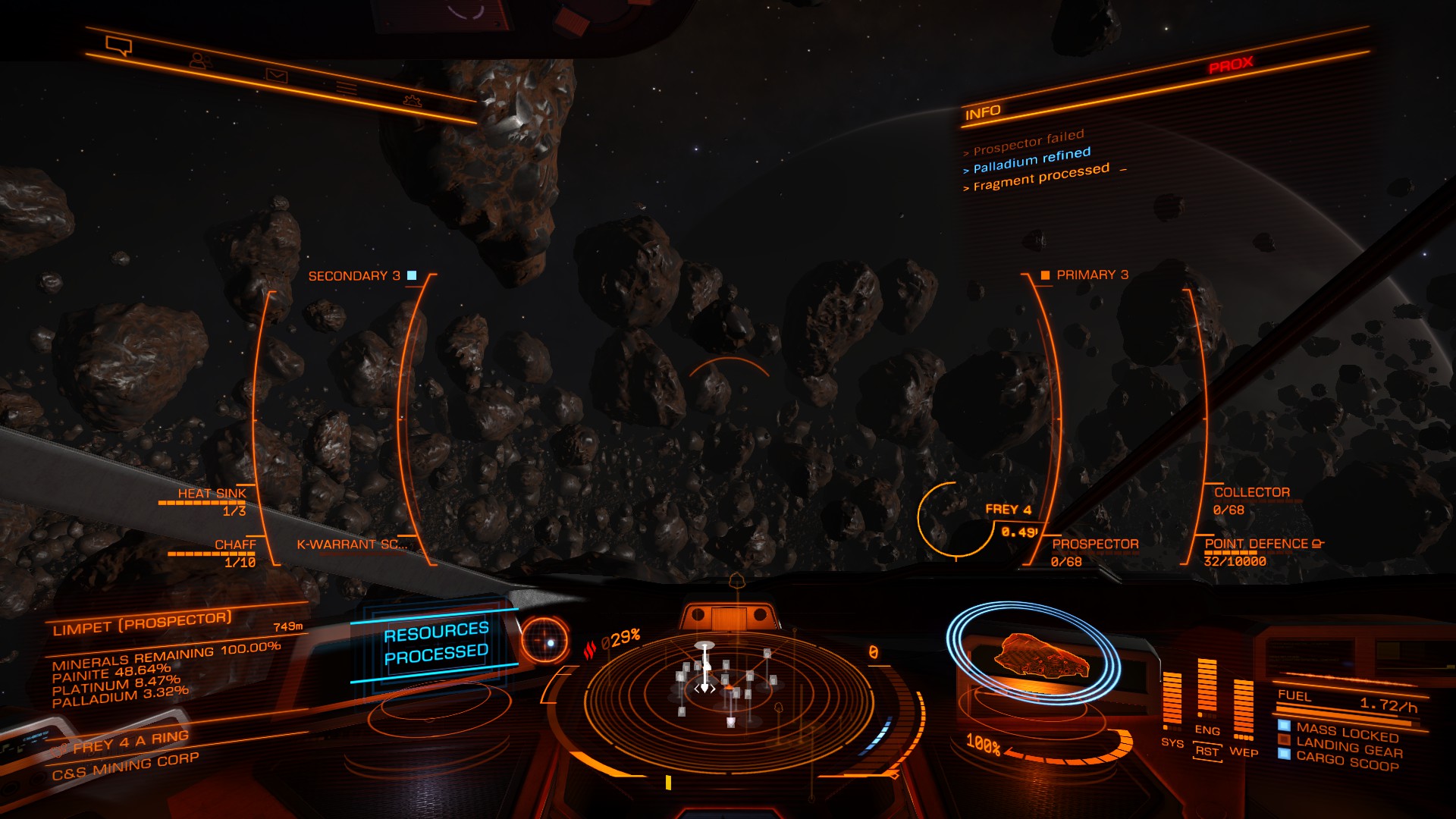This screenshot has width=1456, height=819.
Task: Select the Prospector limpet controller
Action: (x=1095, y=544)
